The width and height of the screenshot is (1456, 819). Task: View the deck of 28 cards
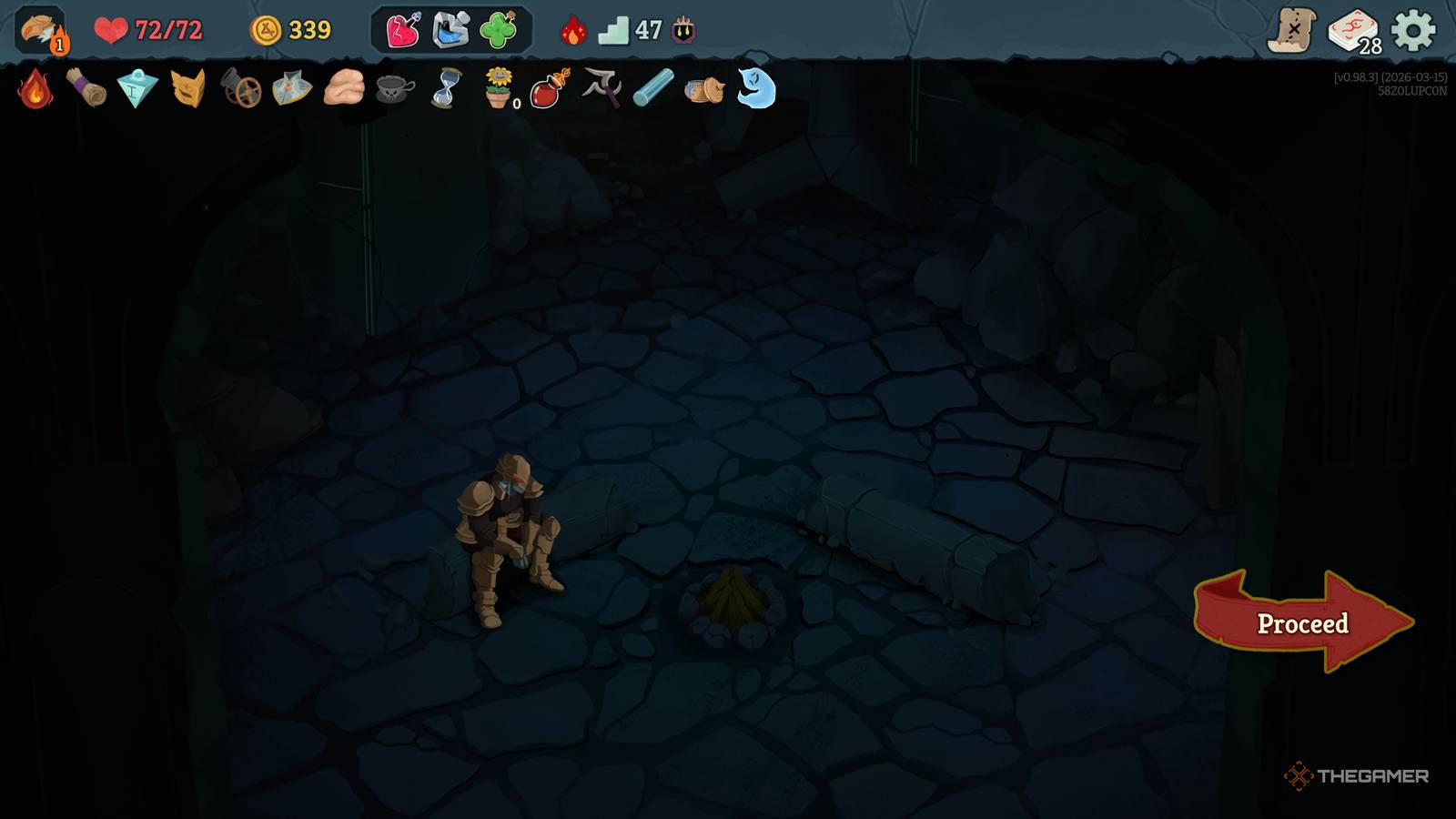1353,31
